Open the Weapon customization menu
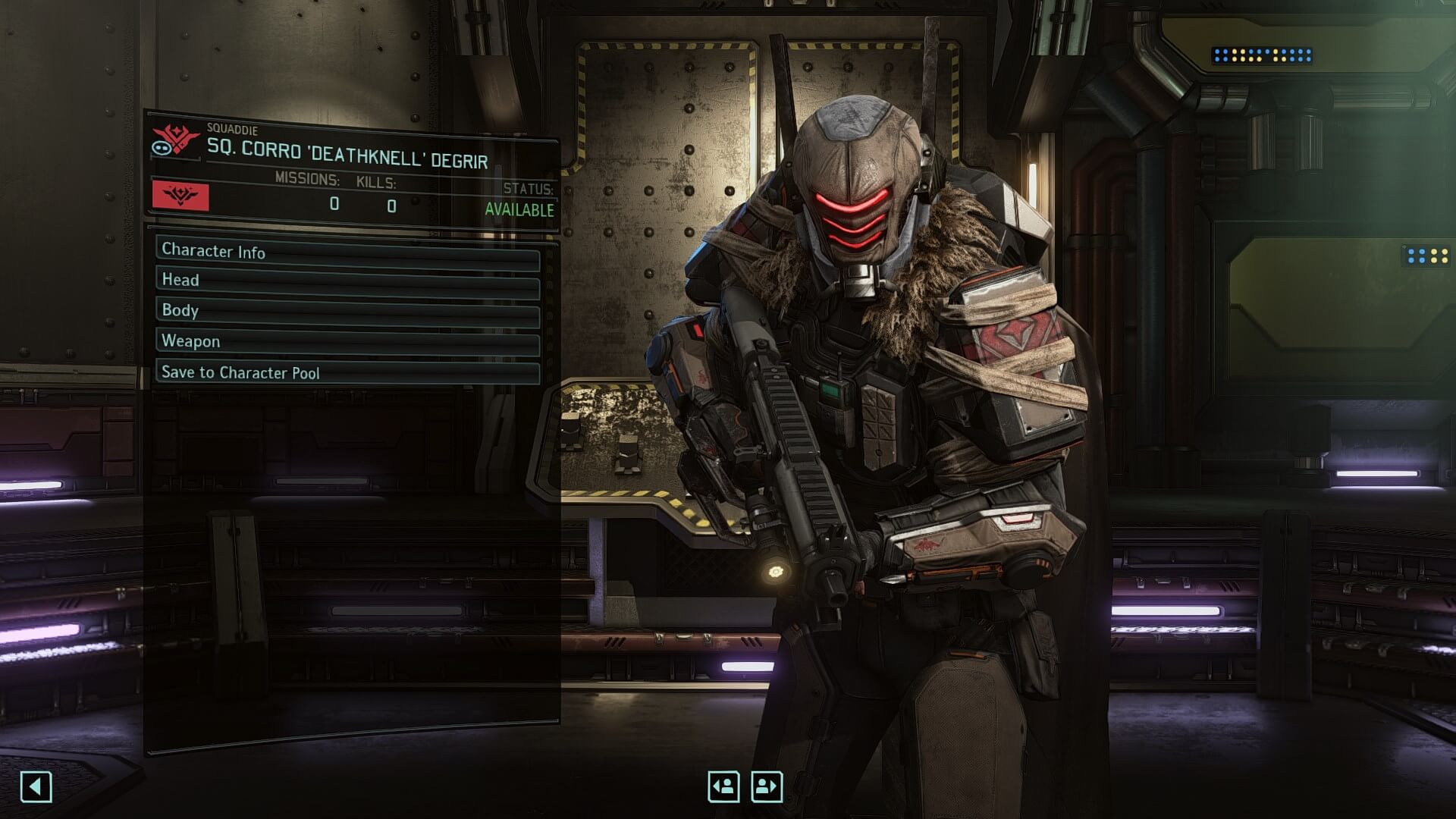The width and height of the screenshot is (1456, 819). click(347, 342)
